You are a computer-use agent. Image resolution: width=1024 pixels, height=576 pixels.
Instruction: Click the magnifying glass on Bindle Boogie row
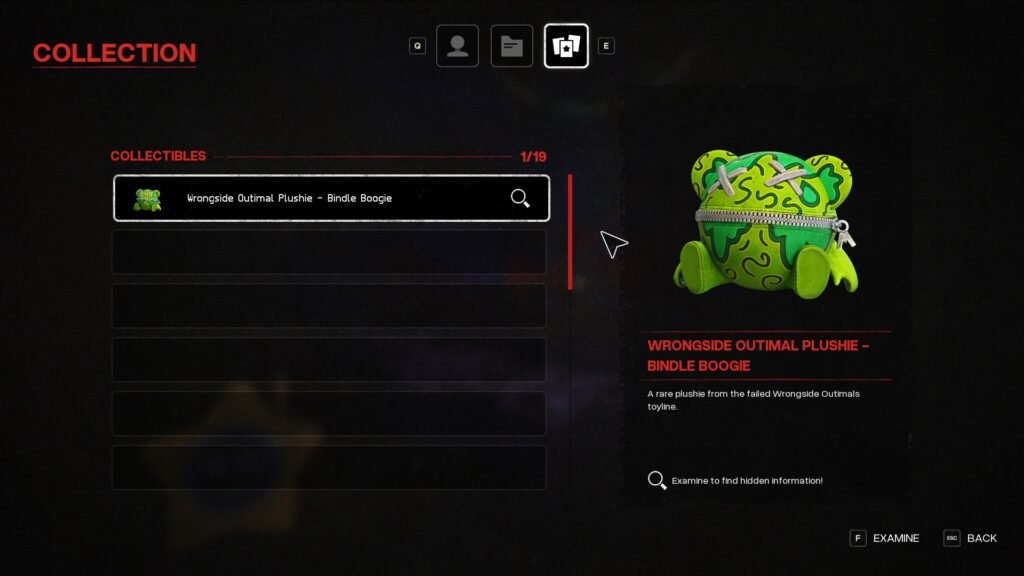tap(520, 198)
